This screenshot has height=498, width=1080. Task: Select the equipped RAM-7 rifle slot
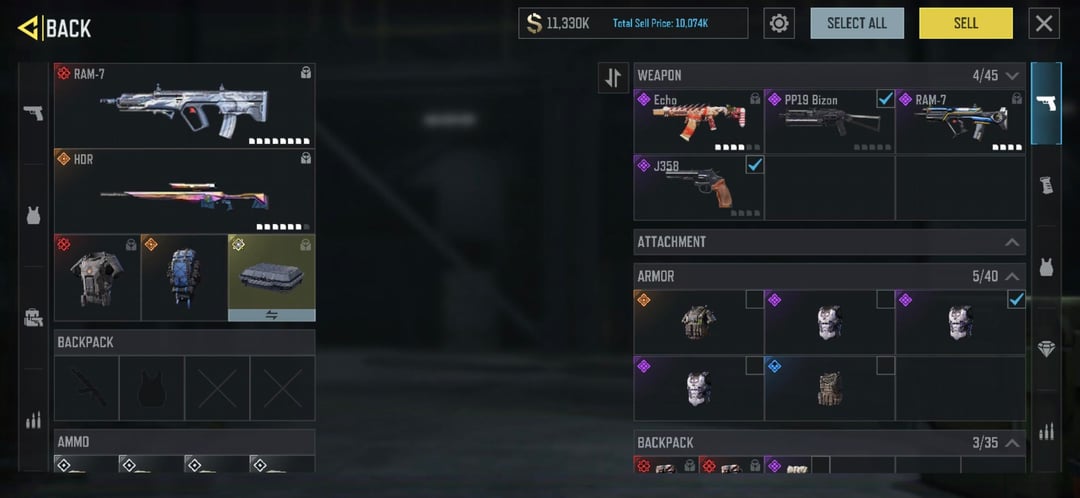(184, 106)
